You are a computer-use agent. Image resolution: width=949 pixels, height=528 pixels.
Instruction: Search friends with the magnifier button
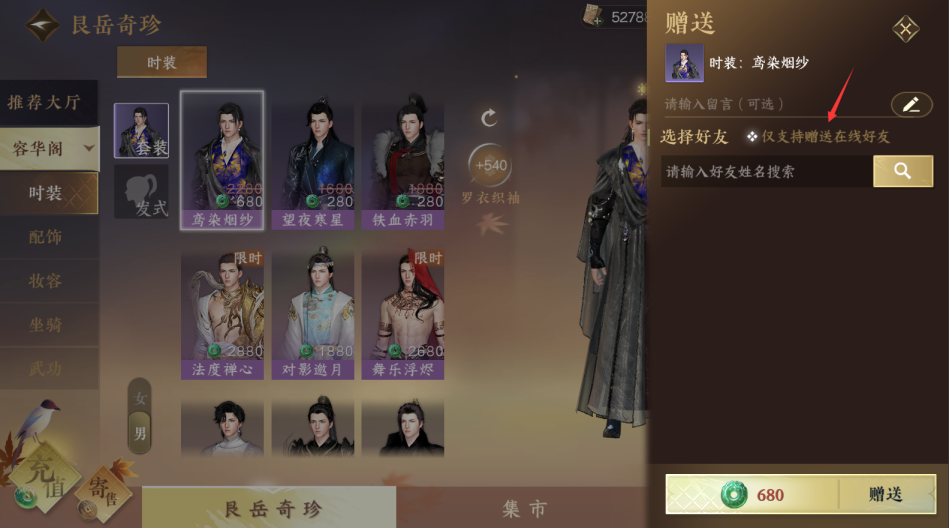tap(902, 171)
